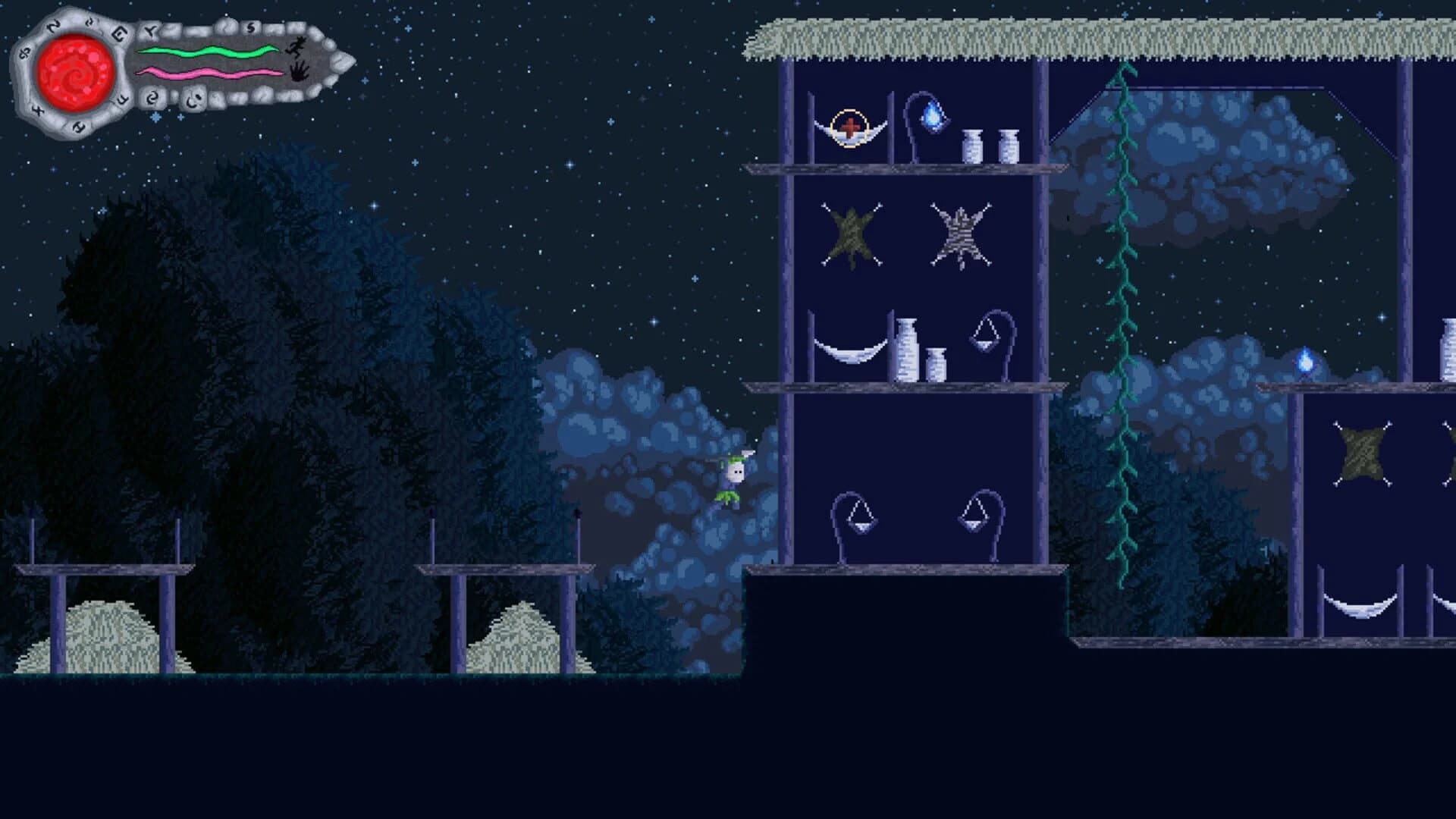Click the red cross healing marker on the hammock
This screenshot has height=819, width=1456.
[849, 125]
